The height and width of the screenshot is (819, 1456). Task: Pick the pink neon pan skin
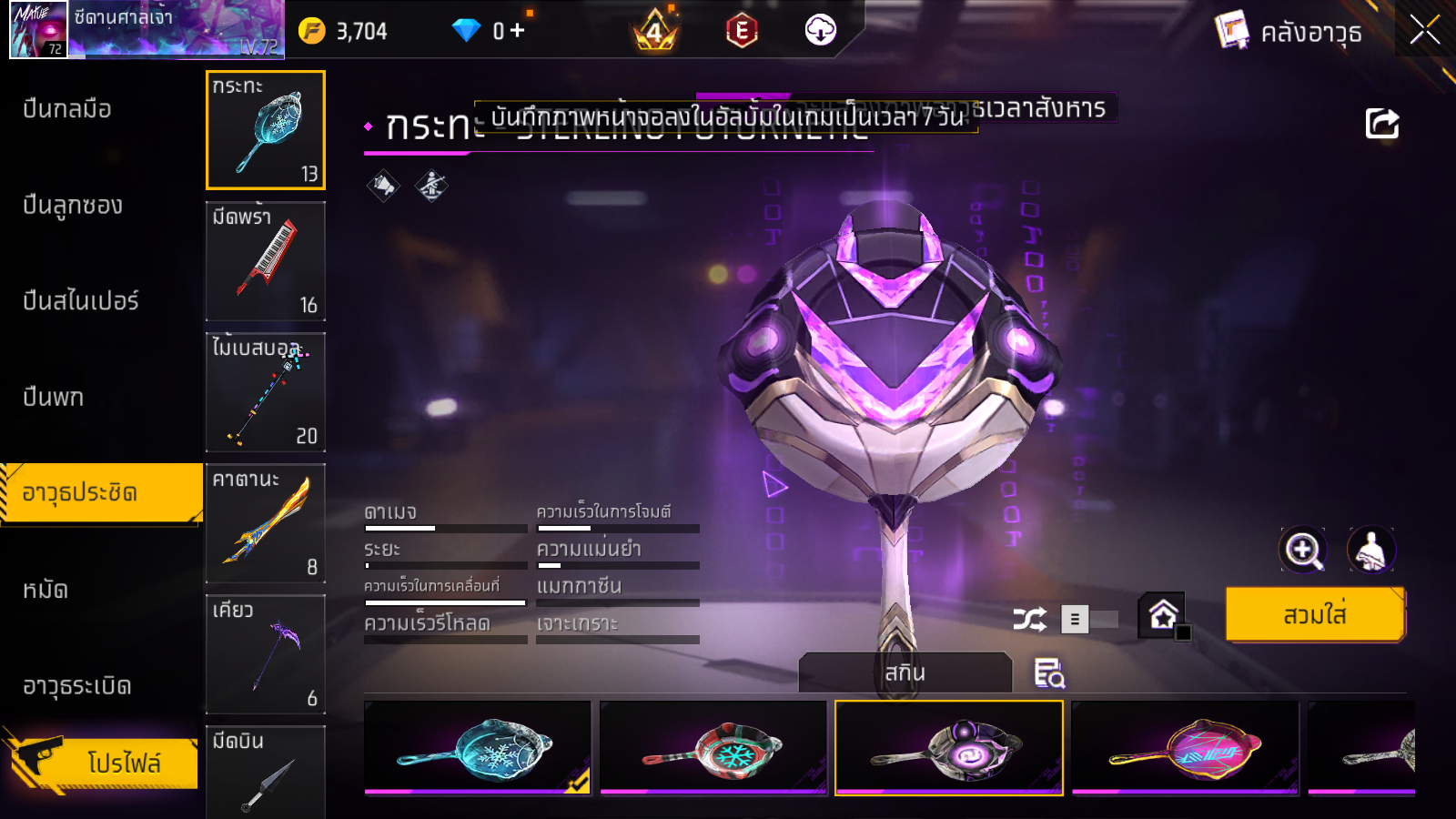tap(1185, 747)
